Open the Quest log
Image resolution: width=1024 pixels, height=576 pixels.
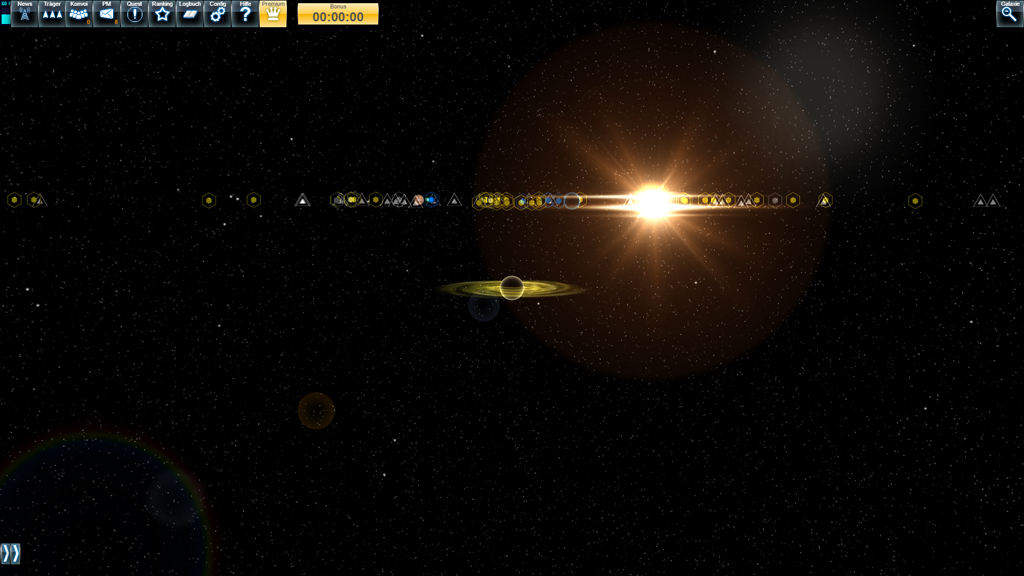coord(134,13)
